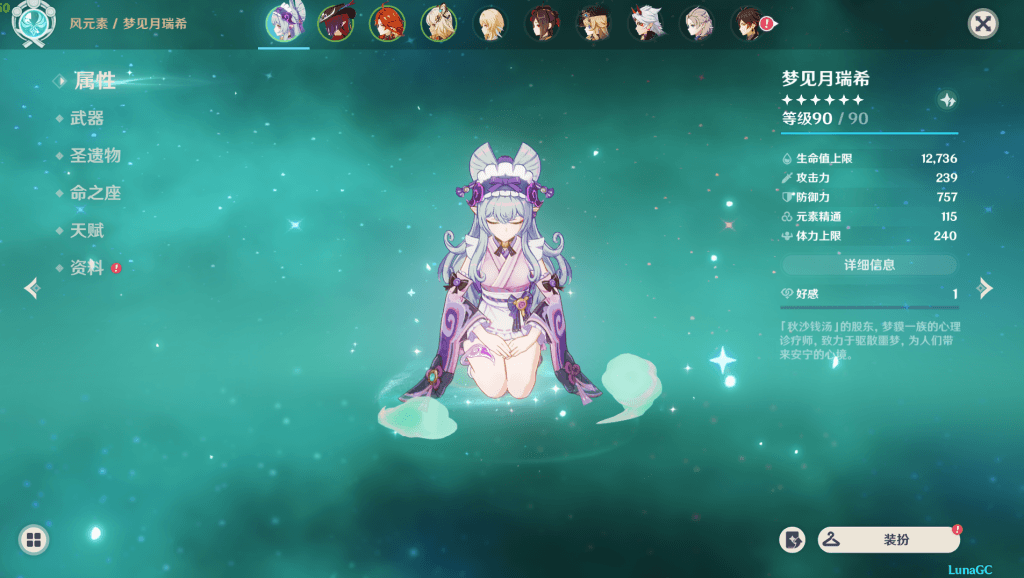The width and height of the screenshot is (1024, 578).
Task: Go to the previous character with left arrow
Action: [x=33, y=289]
